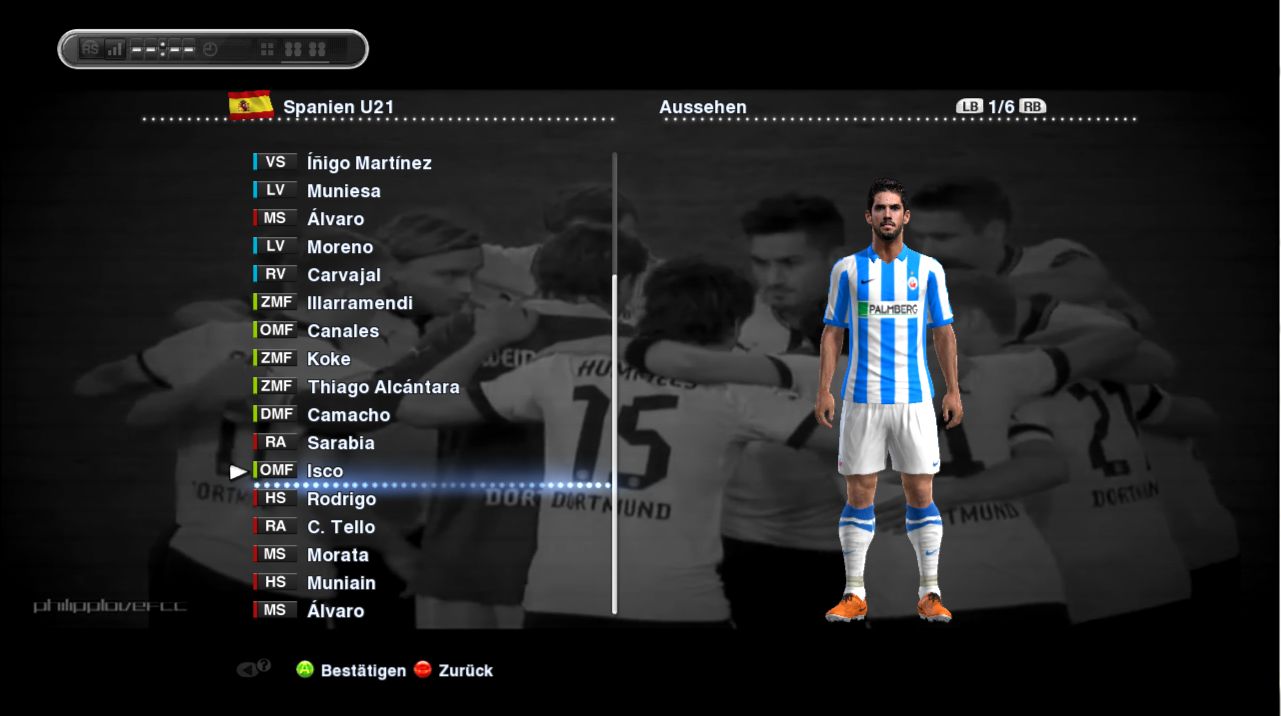Click the Koke list entry
The height and width of the screenshot is (716, 1281).
click(x=329, y=359)
